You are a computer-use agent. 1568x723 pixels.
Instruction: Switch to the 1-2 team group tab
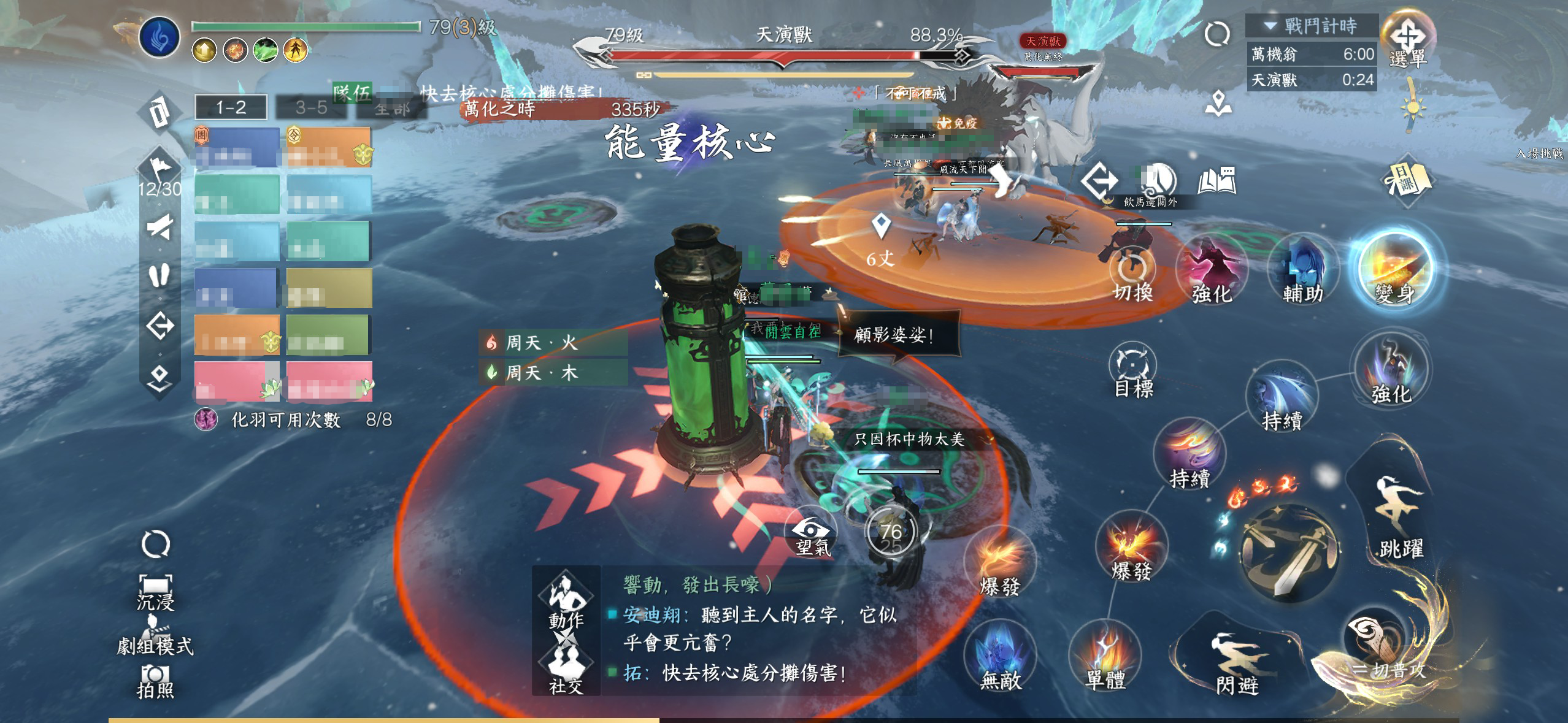(231, 108)
